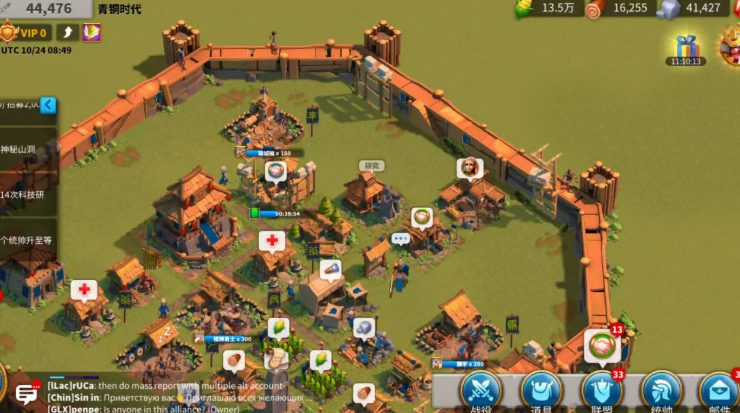This screenshot has width=740, height=413.
Task: Click the corn food resource counter
Action: (546, 8)
